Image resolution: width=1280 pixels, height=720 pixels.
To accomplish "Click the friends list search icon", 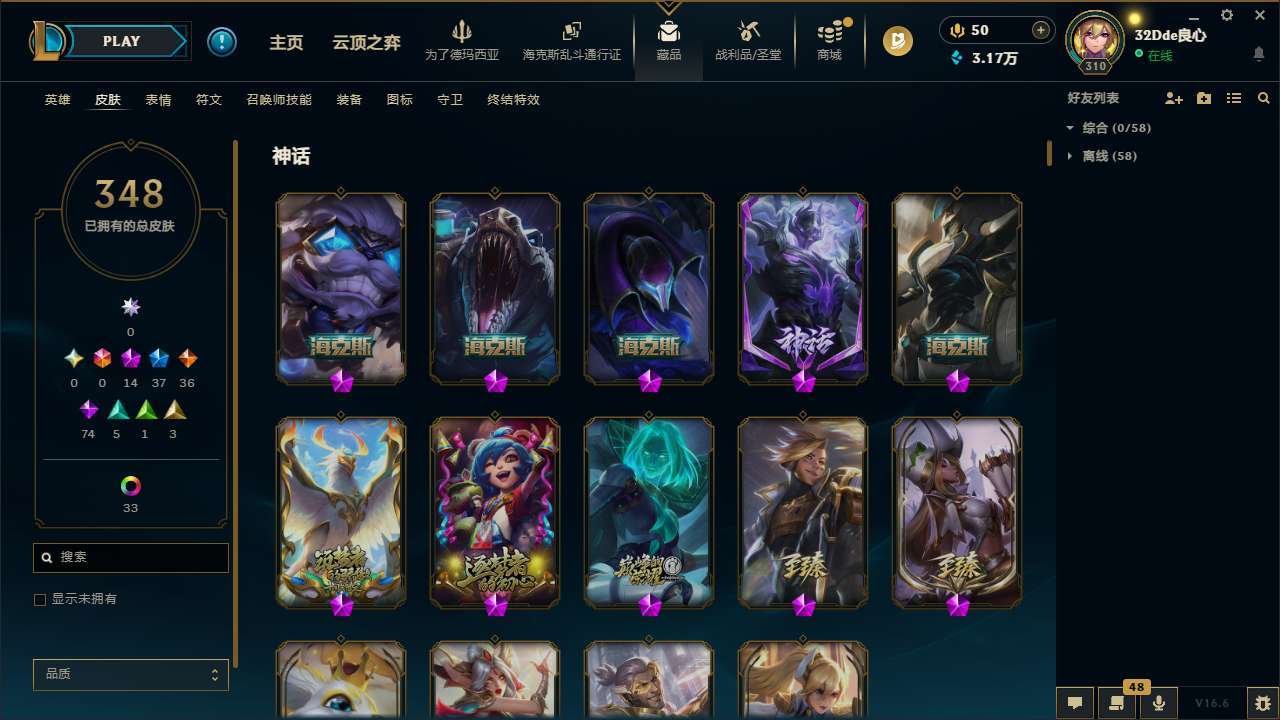I will click(x=1264, y=98).
